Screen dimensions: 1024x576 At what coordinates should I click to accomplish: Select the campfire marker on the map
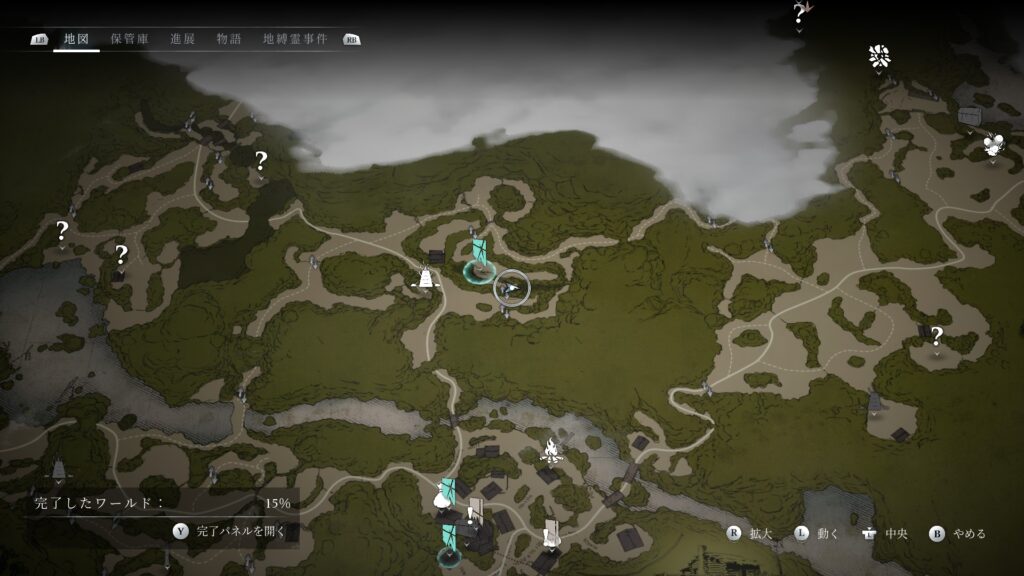click(549, 449)
